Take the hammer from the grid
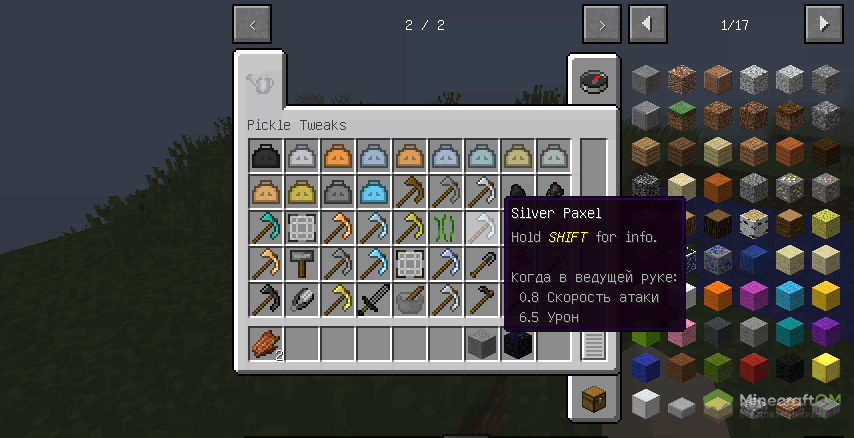Screen dimensions: 854x438 (302, 264)
